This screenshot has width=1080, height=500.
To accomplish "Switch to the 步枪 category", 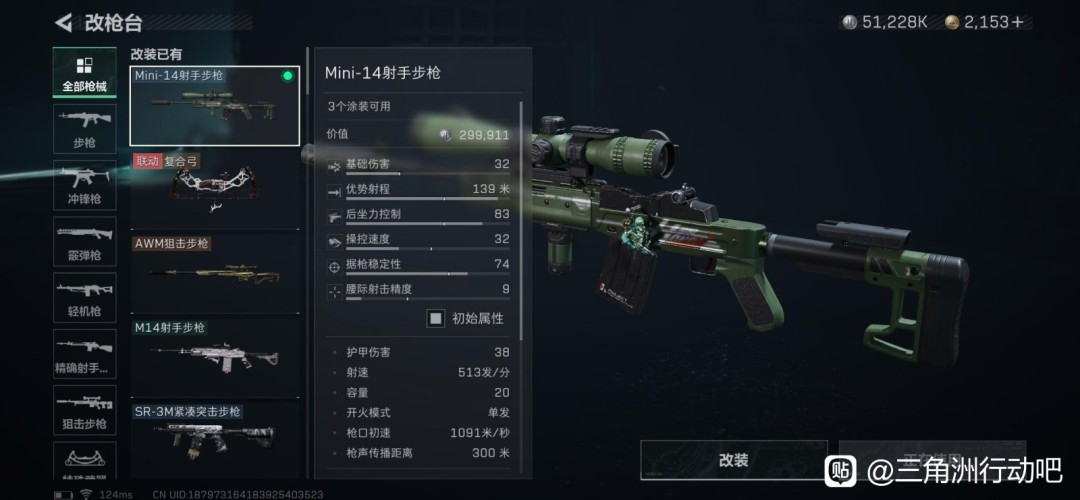I will 84,129.
